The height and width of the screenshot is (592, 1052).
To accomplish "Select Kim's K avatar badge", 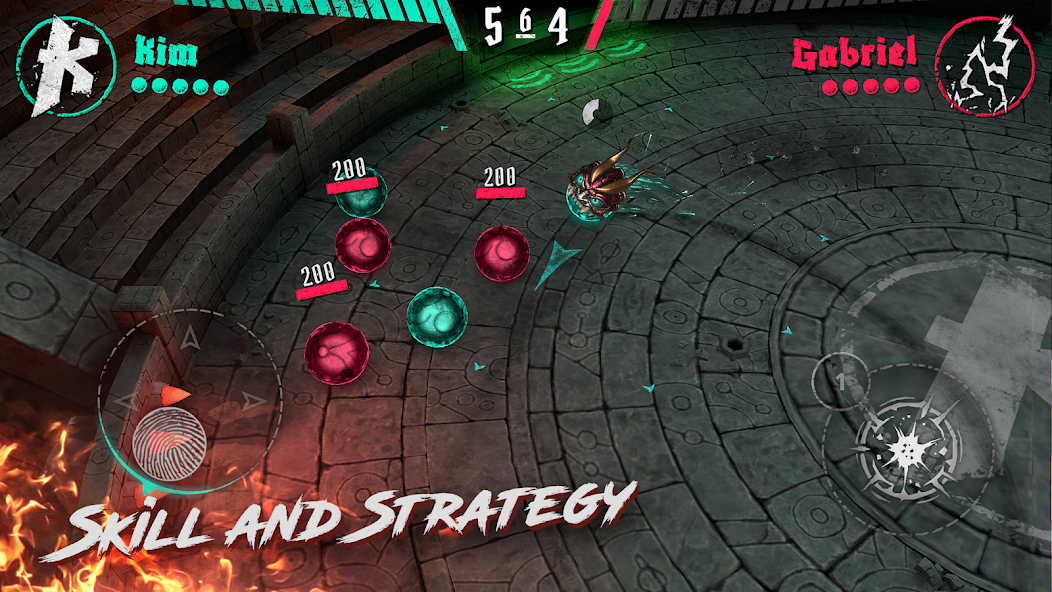I will click(68, 68).
